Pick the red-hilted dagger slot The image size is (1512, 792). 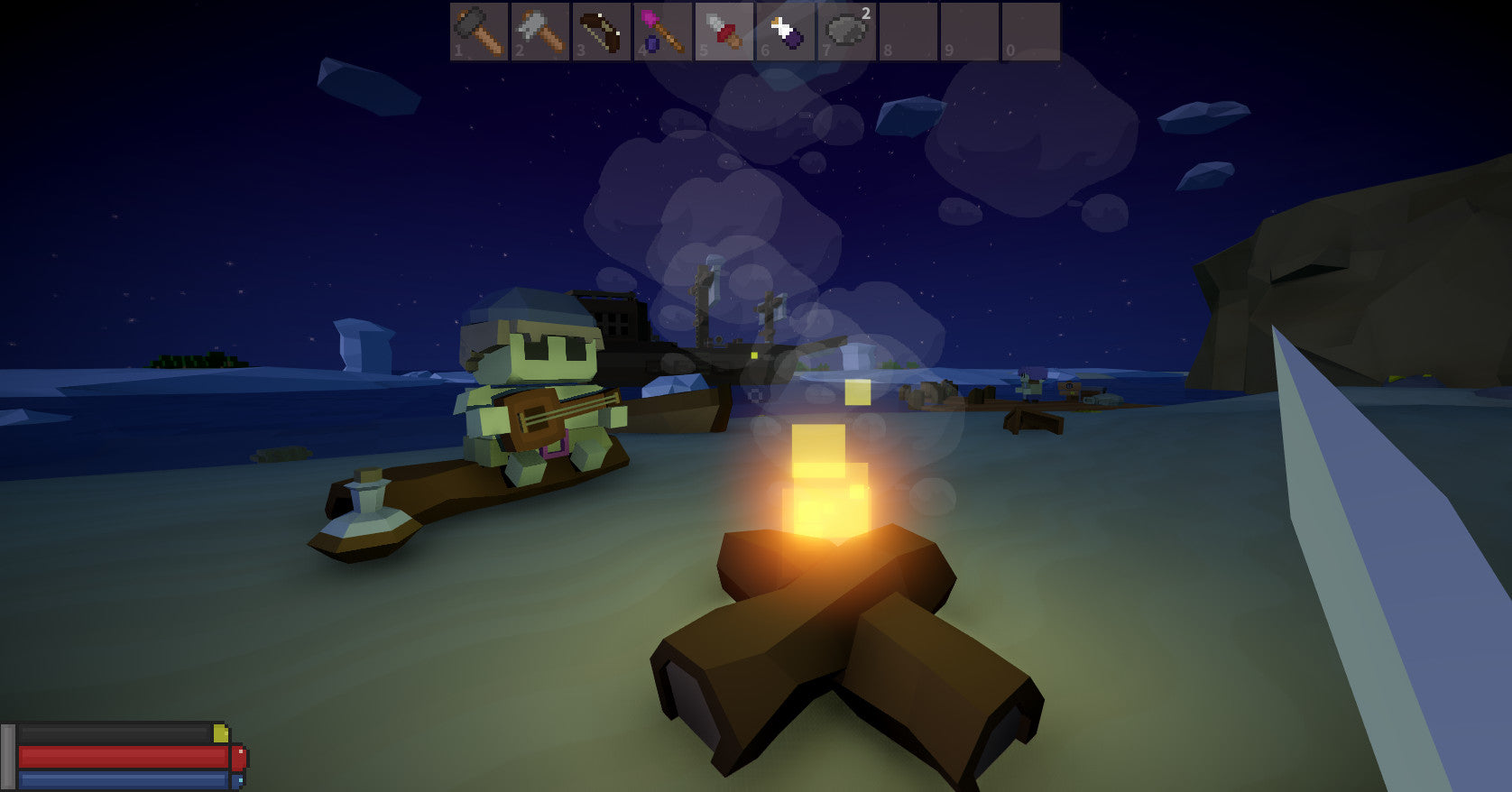(x=724, y=32)
